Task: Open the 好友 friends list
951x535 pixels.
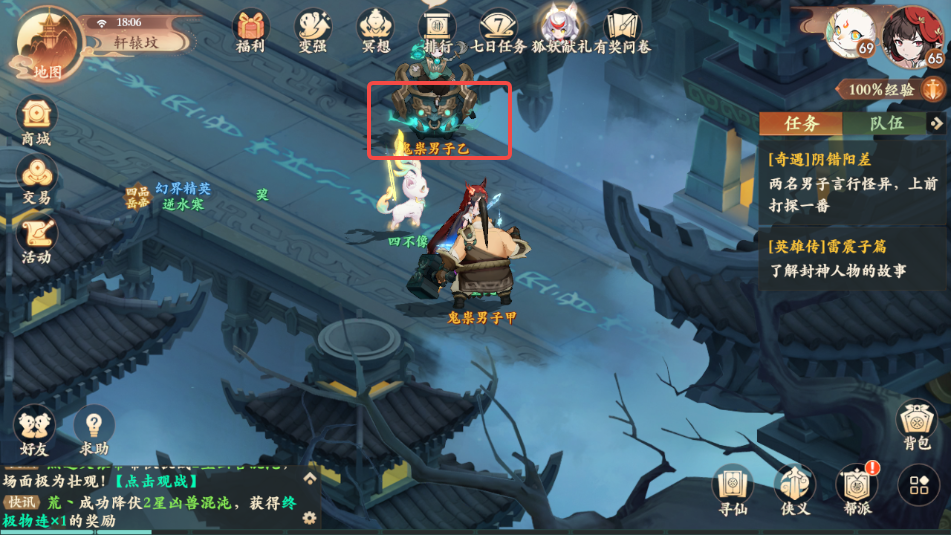Action: pyautogui.click(x=34, y=430)
